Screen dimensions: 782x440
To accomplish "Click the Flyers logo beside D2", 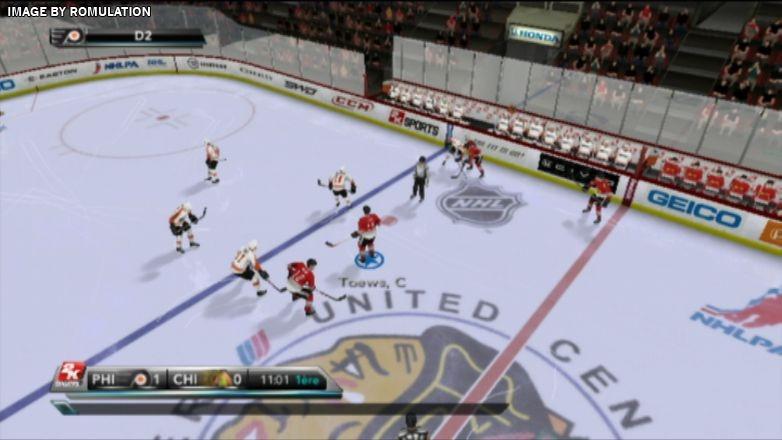I will pos(73,36).
